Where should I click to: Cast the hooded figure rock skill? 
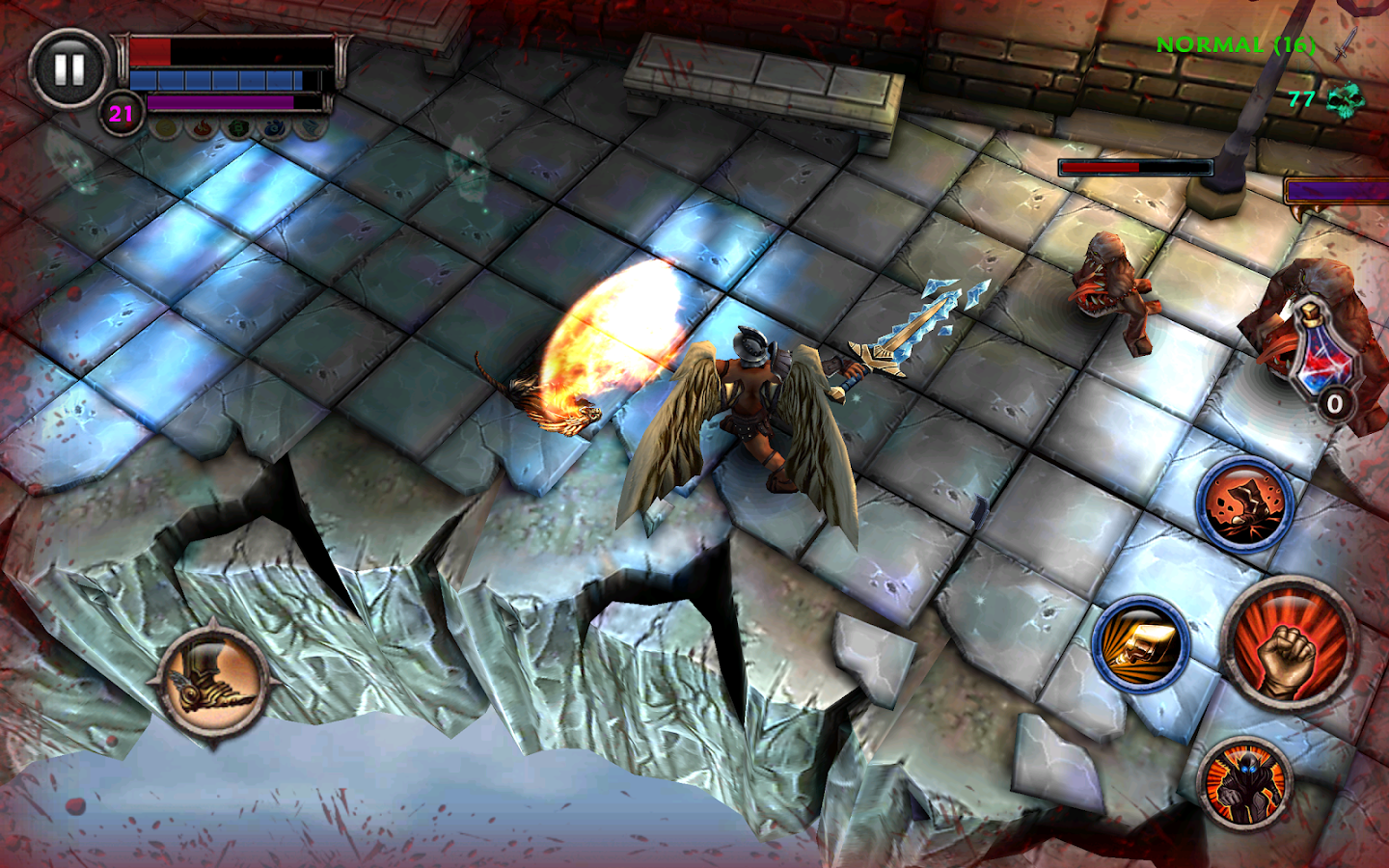click(x=1244, y=505)
